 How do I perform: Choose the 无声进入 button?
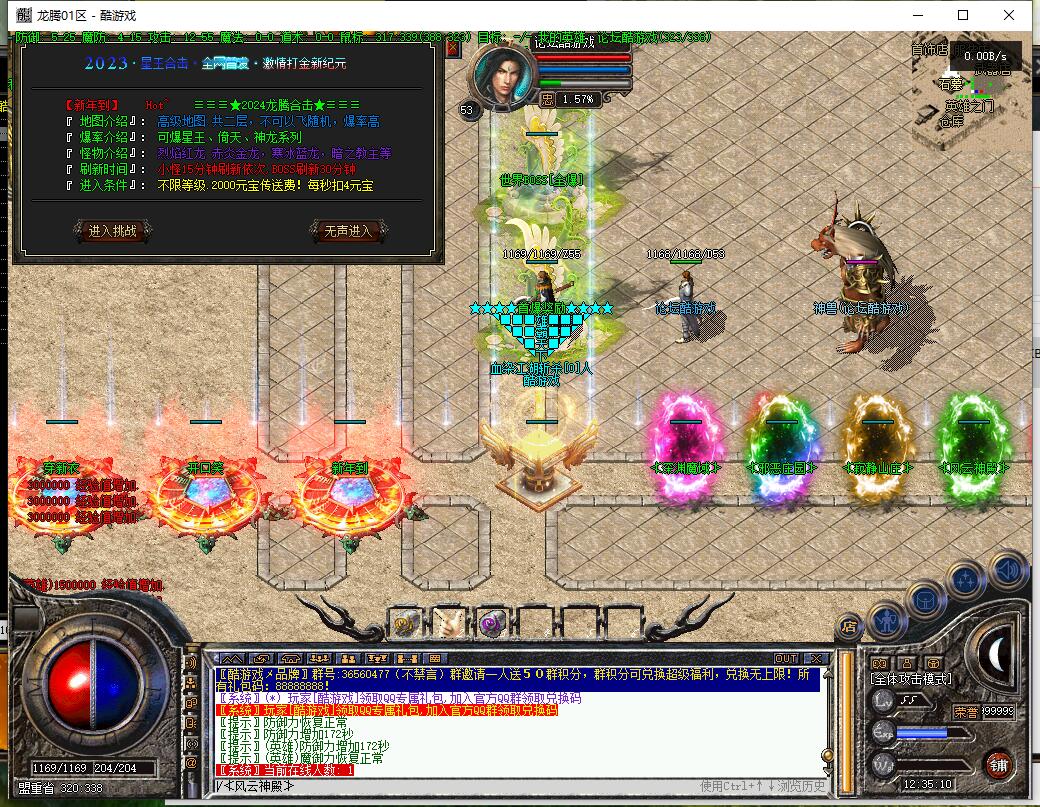point(348,231)
